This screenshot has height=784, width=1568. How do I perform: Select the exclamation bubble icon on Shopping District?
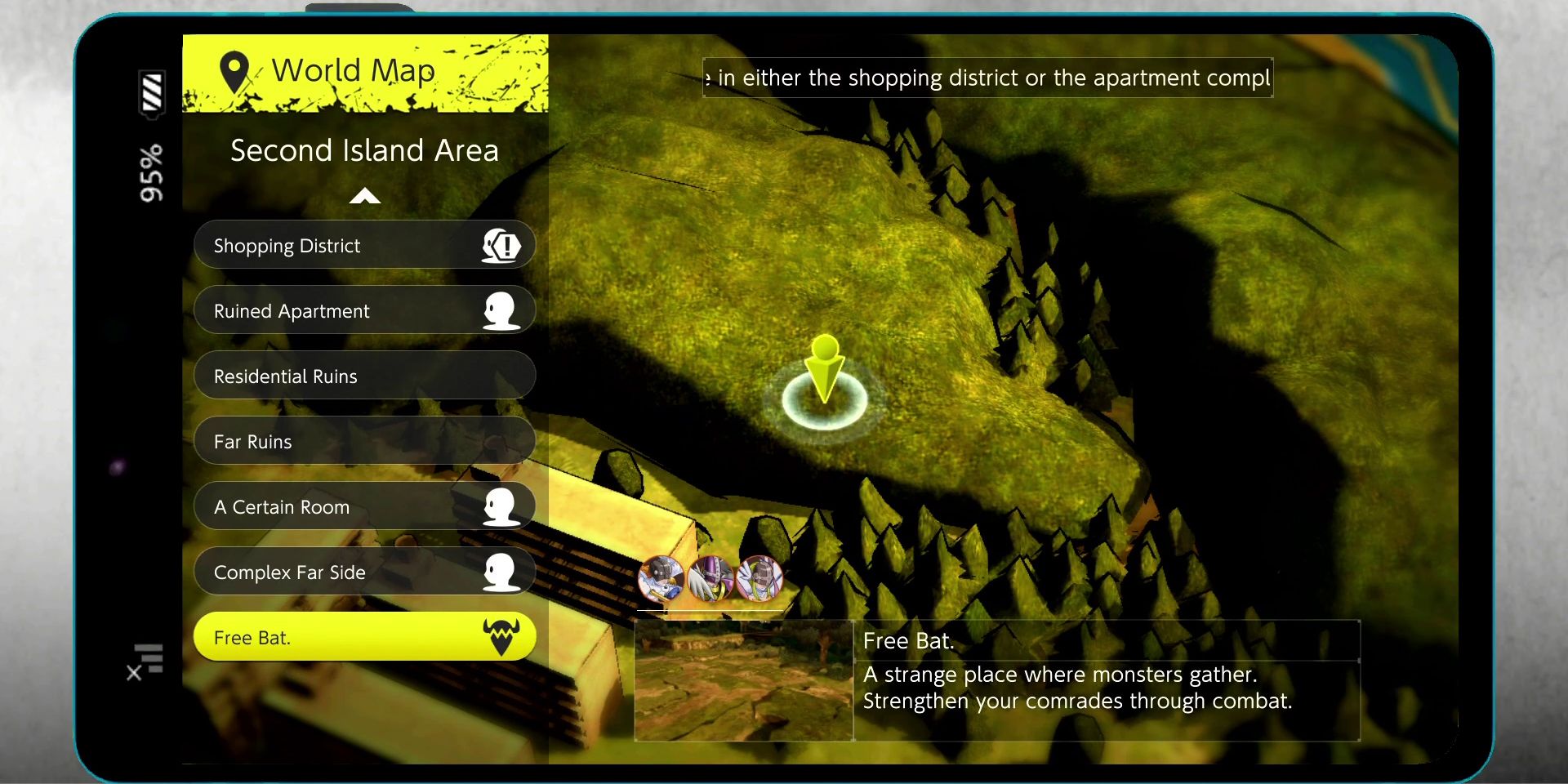click(503, 244)
